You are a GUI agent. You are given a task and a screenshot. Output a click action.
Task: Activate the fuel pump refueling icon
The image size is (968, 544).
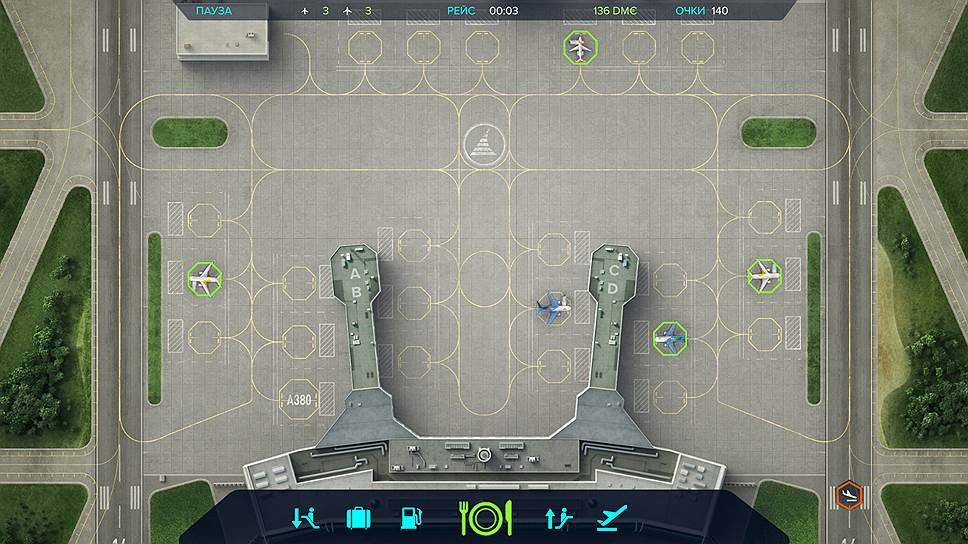411,517
